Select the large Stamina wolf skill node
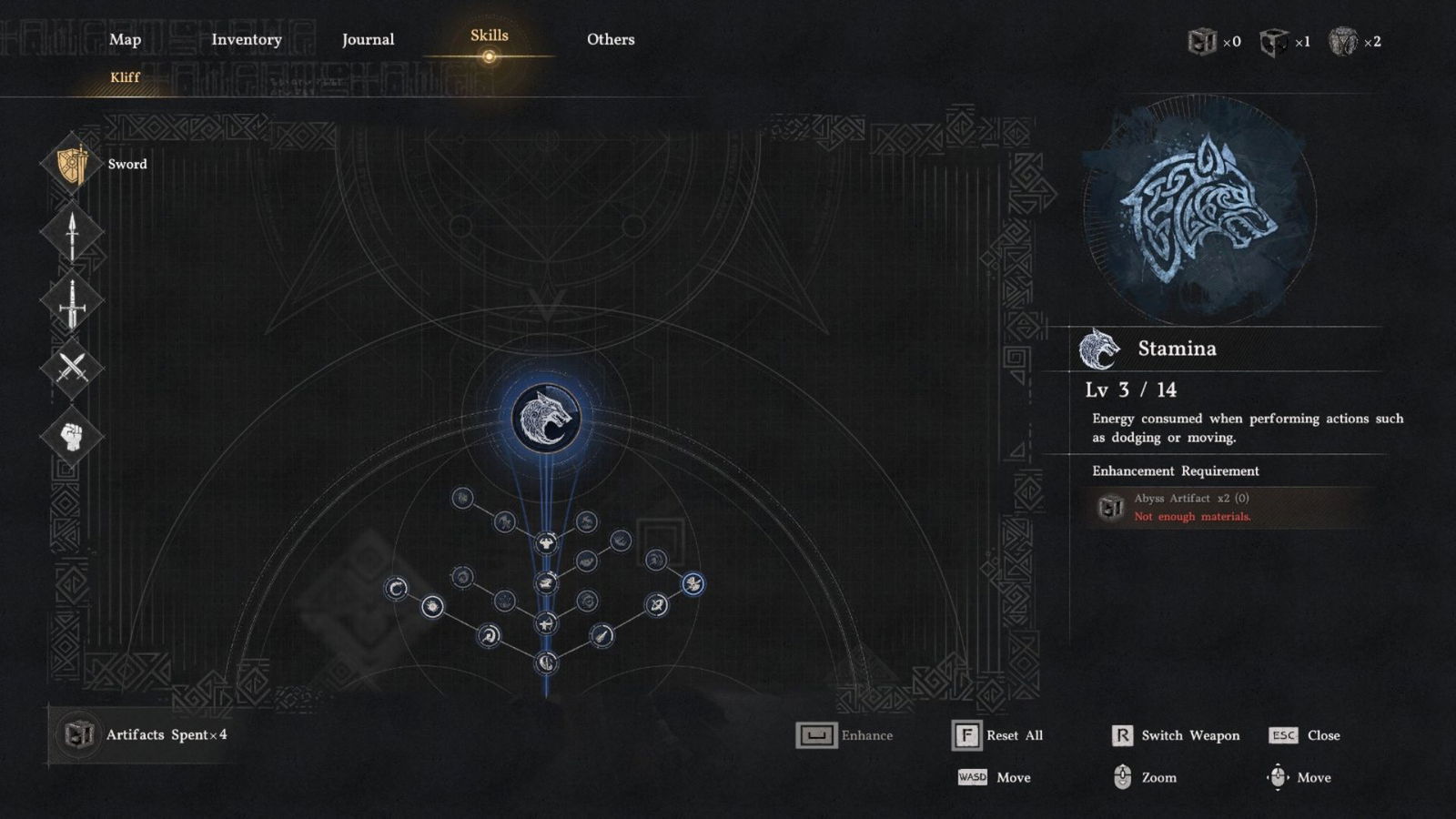The height and width of the screenshot is (819, 1456). tap(546, 418)
